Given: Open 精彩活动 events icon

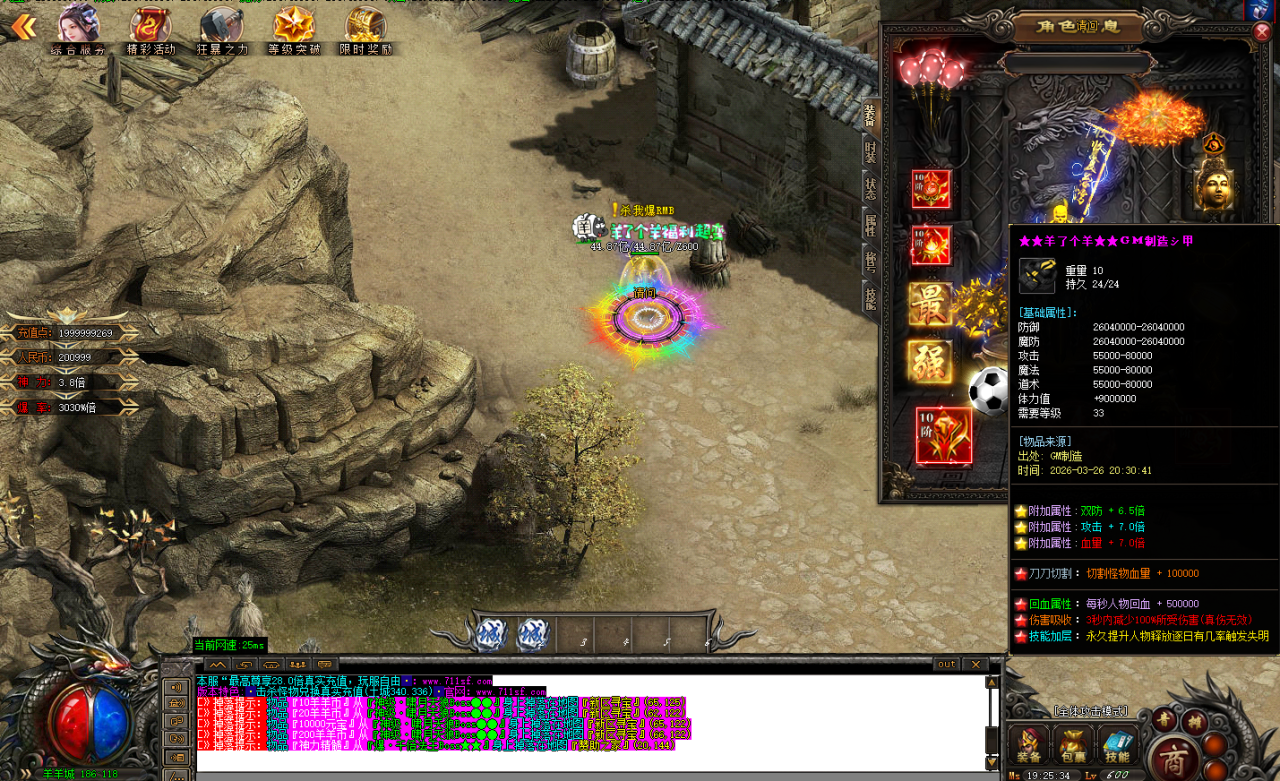Looking at the screenshot, I should click(150, 29).
